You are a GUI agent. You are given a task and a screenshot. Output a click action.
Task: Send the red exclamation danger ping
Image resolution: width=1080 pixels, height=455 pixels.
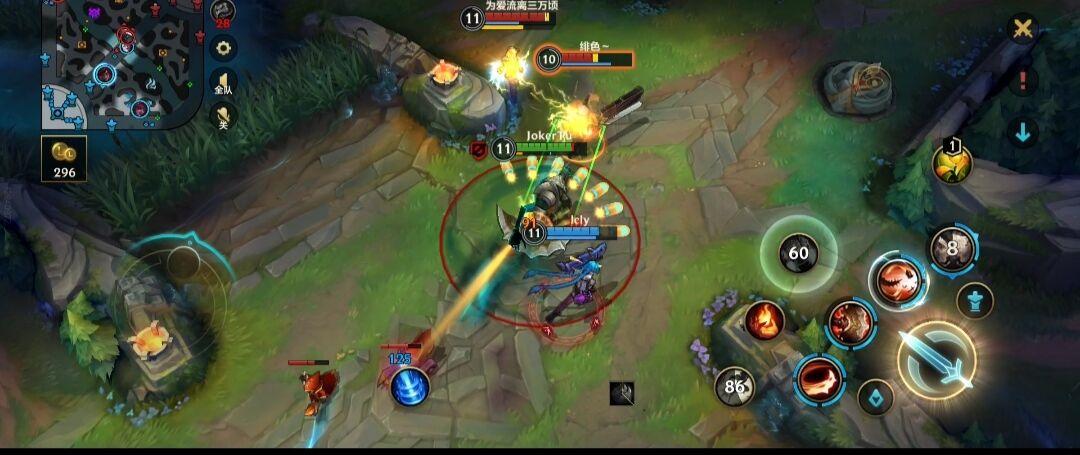[x=1021, y=81]
